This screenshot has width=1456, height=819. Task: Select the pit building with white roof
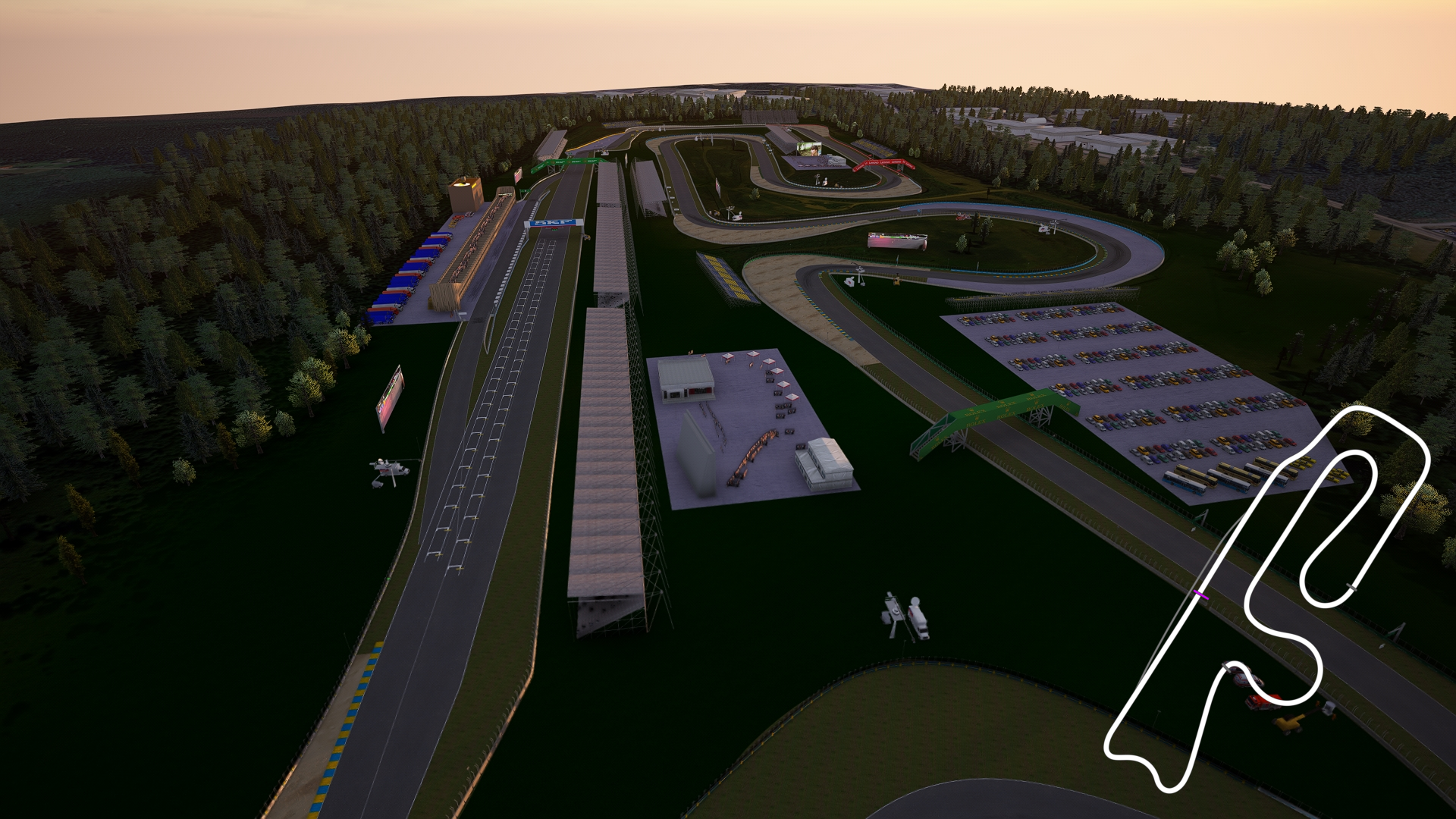pyautogui.click(x=686, y=373)
